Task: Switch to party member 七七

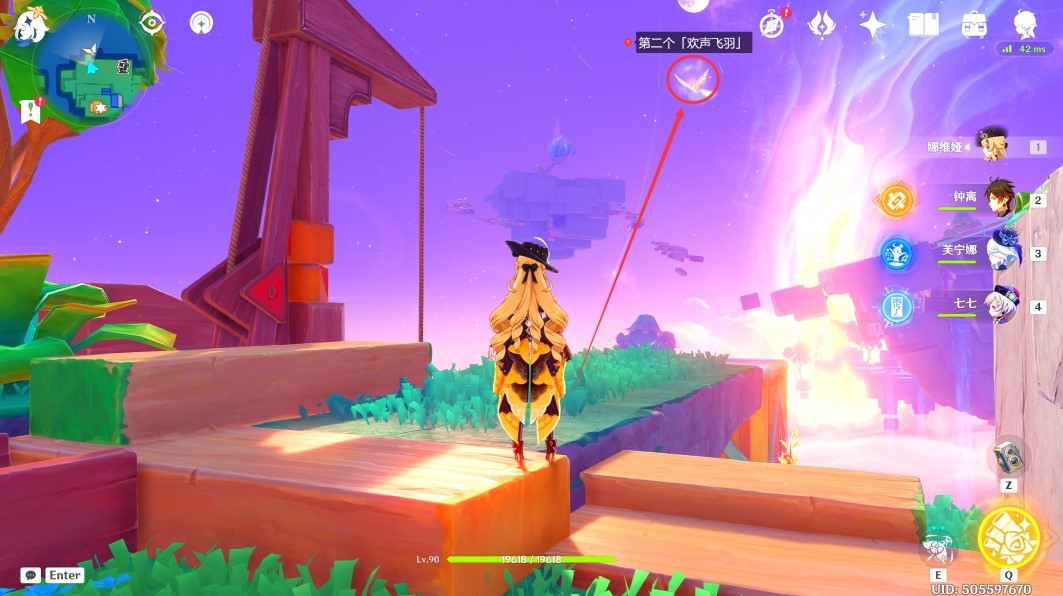Action: (x=1000, y=305)
